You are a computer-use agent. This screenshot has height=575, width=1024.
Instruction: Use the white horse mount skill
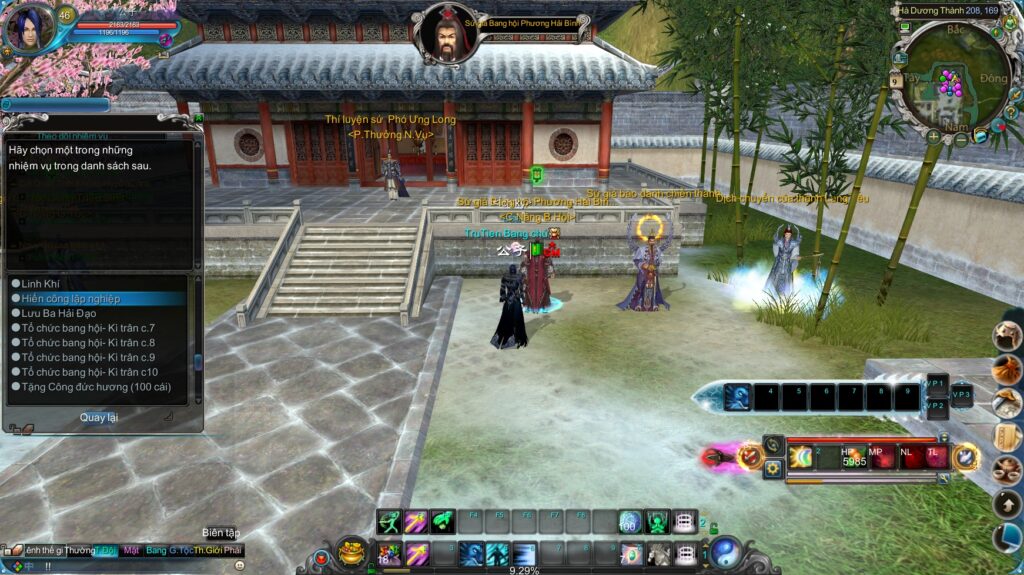click(x=658, y=553)
